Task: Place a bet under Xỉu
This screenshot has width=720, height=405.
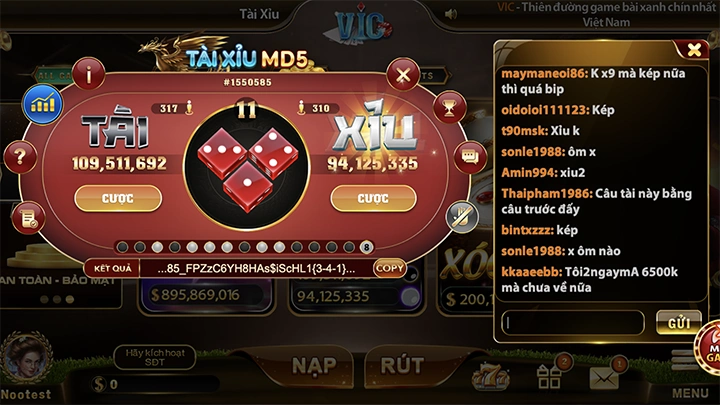Action: tap(373, 198)
